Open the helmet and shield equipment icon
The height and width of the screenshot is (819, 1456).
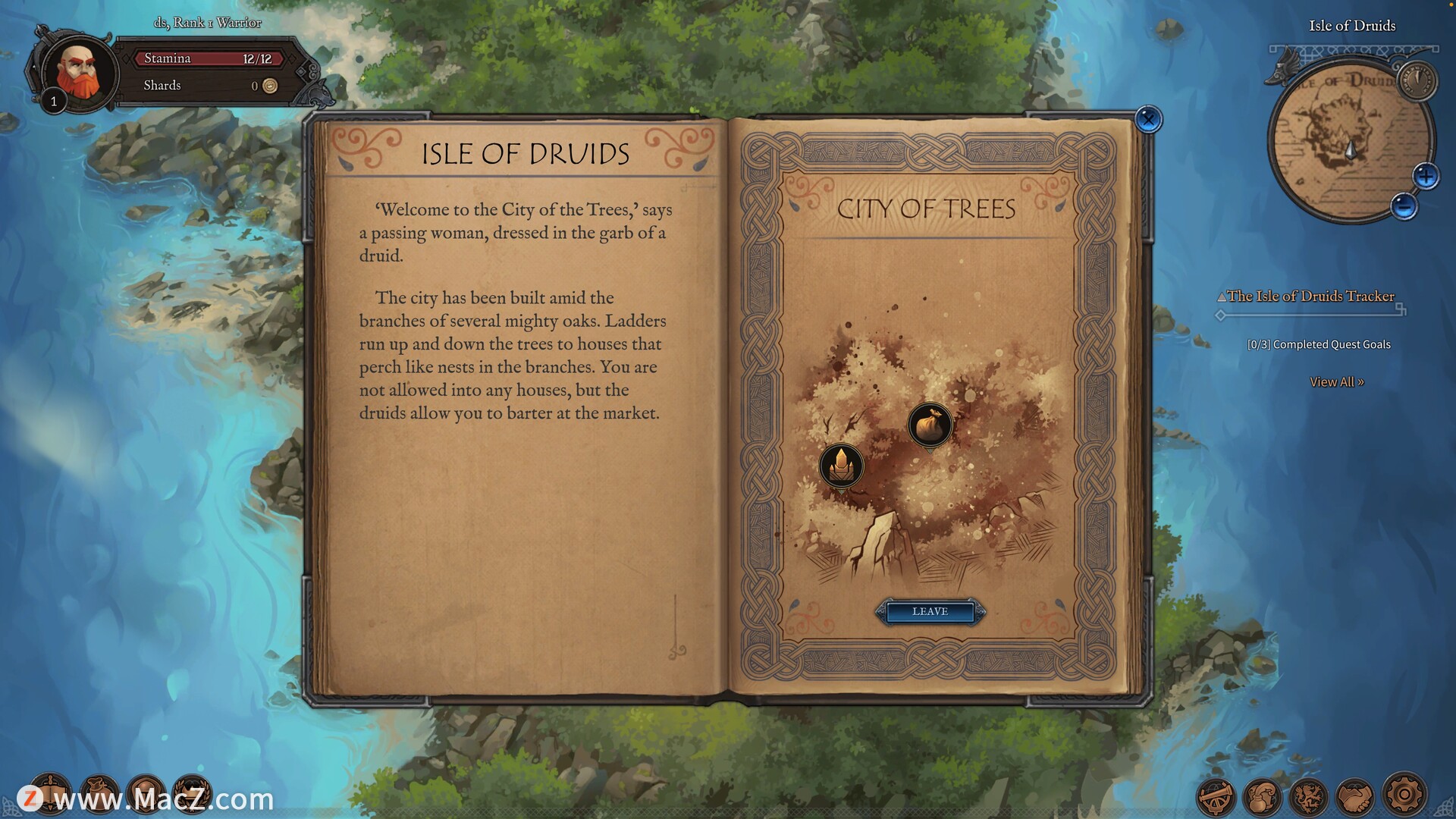click(146, 792)
